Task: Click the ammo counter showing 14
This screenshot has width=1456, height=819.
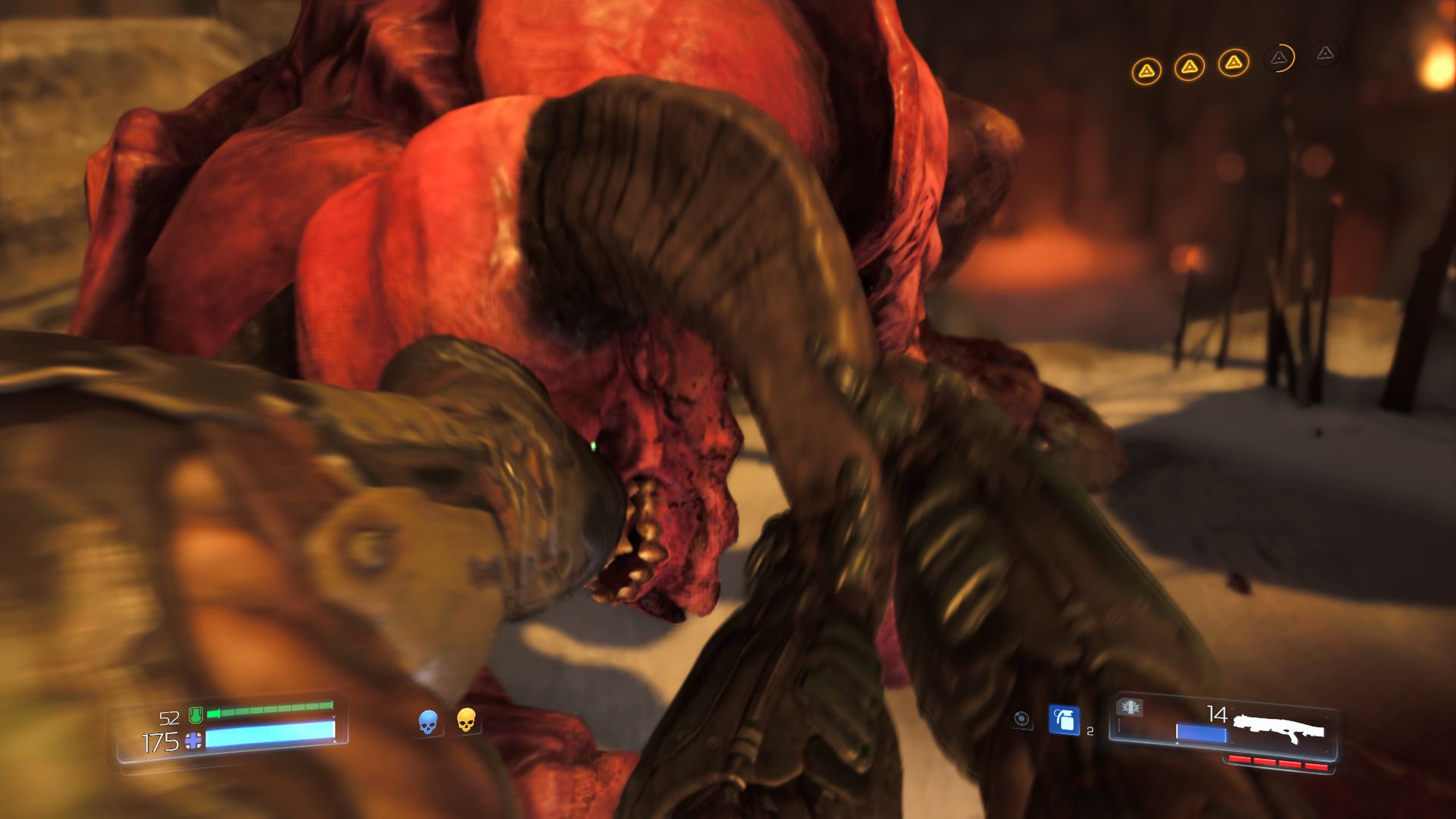Action: 1217,714
